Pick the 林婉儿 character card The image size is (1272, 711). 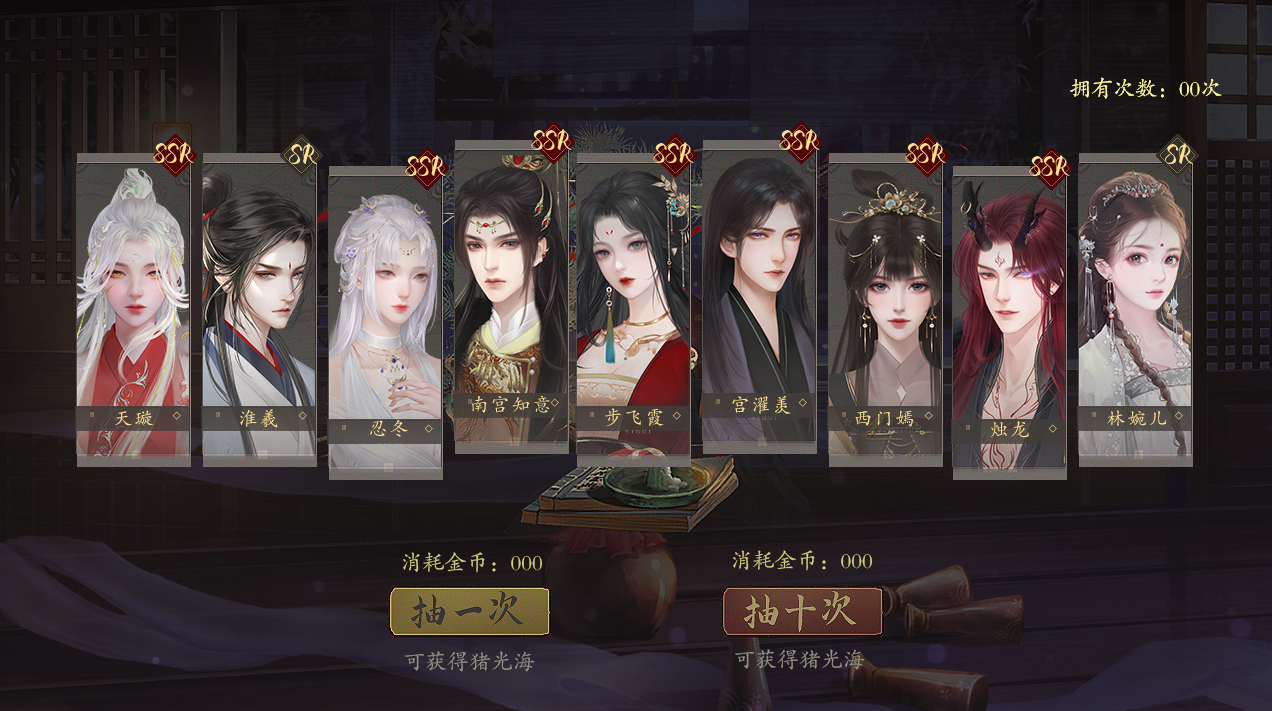pyautogui.click(x=1135, y=310)
